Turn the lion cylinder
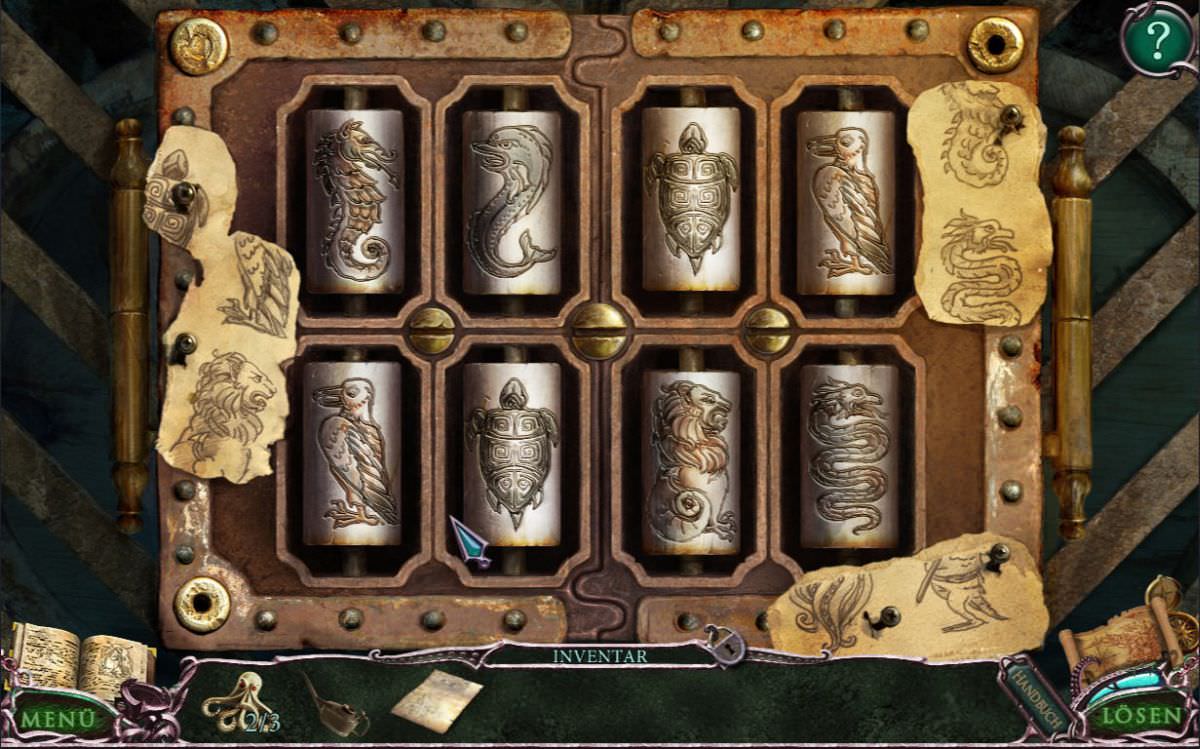Viewport: 1200px width, 749px height. point(691,459)
